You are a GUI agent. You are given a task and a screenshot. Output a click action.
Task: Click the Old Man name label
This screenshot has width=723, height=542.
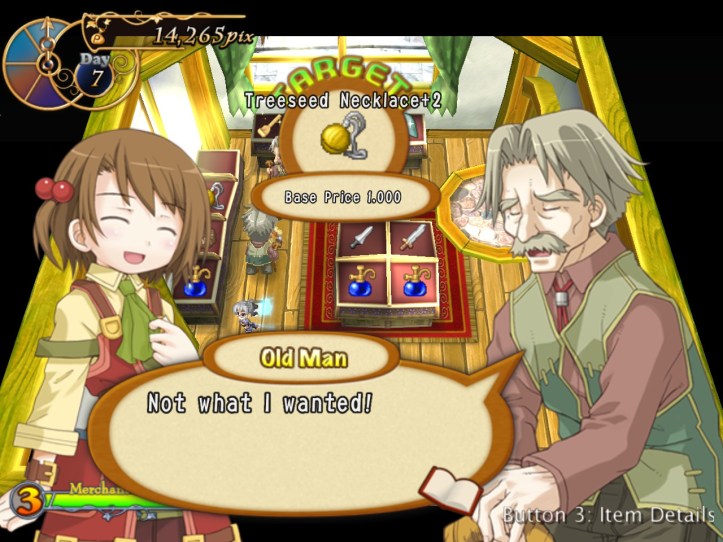point(303,357)
